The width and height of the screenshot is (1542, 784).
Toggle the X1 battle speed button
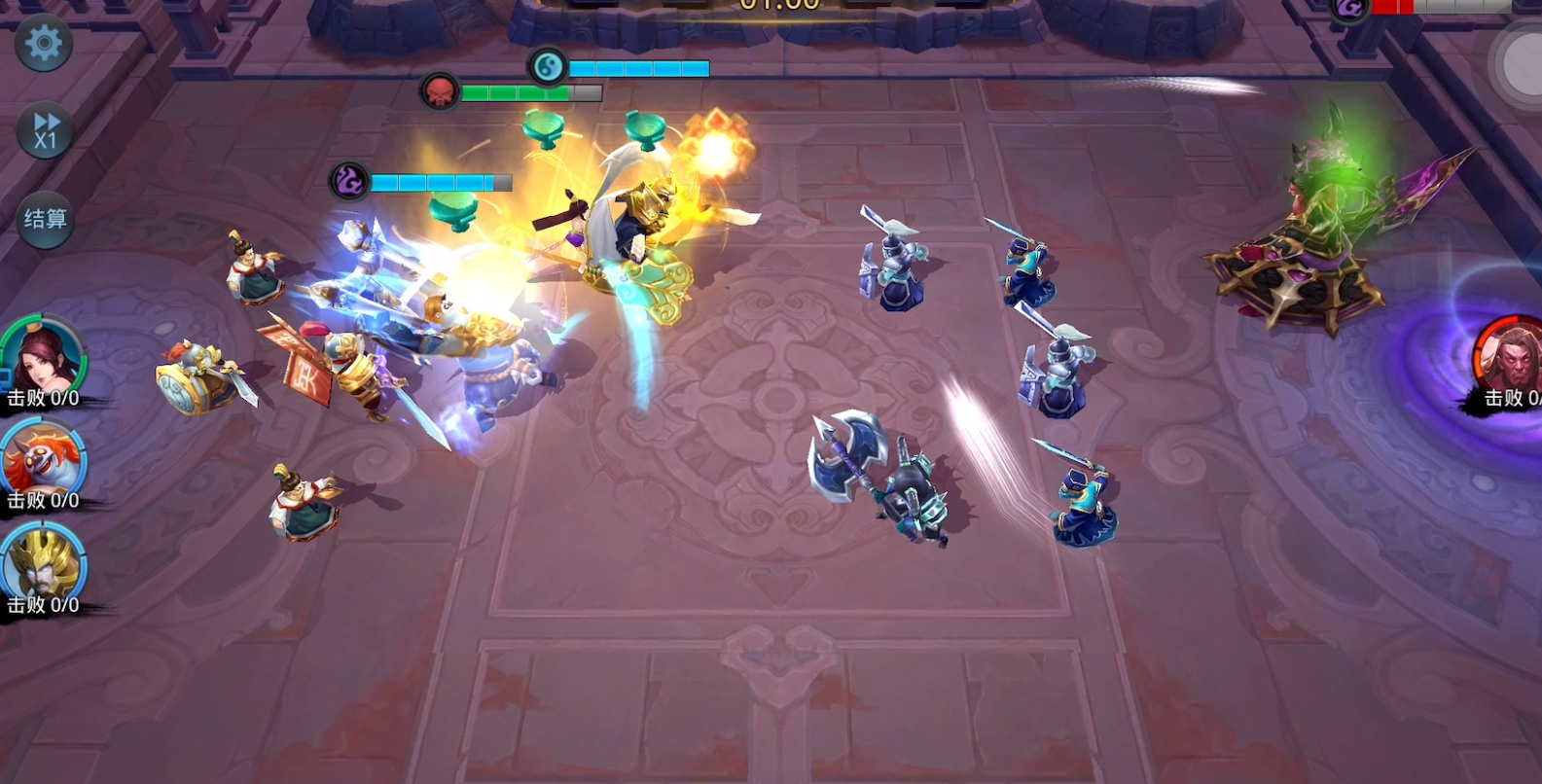point(46,130)
